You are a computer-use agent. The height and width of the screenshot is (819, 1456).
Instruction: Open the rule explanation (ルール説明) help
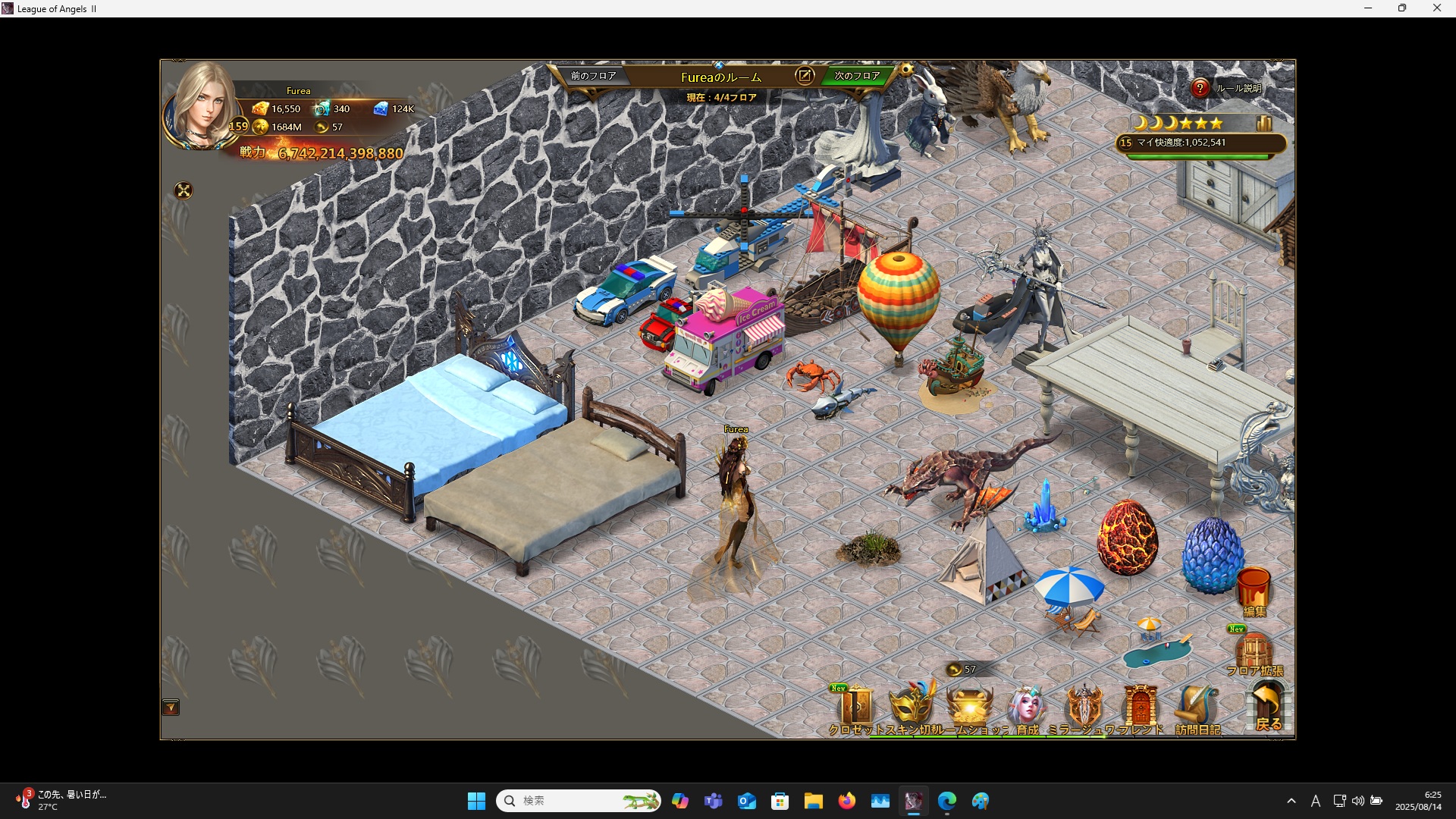point(1200,88)
